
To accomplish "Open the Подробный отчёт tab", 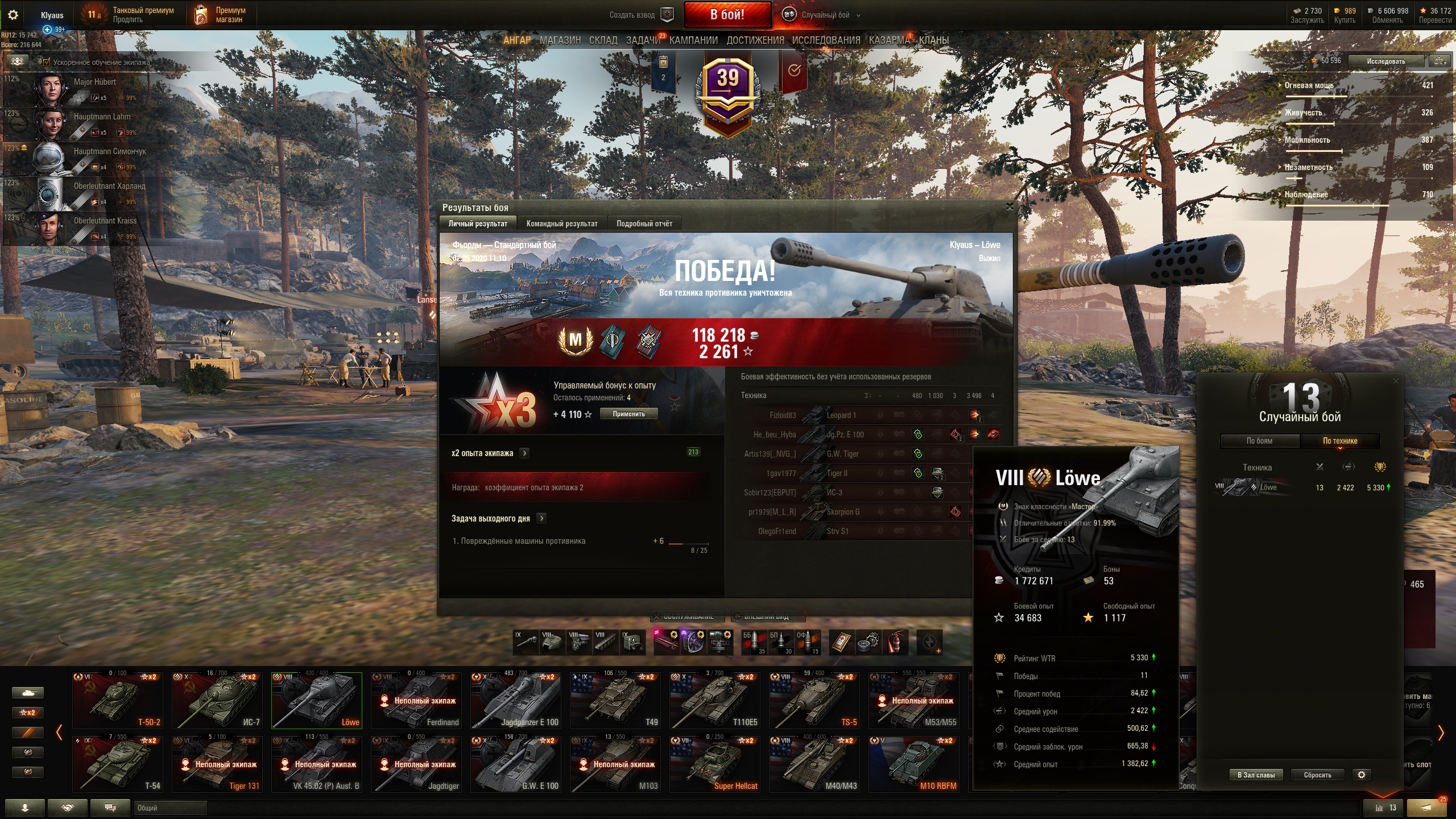I will coord(644,224).
